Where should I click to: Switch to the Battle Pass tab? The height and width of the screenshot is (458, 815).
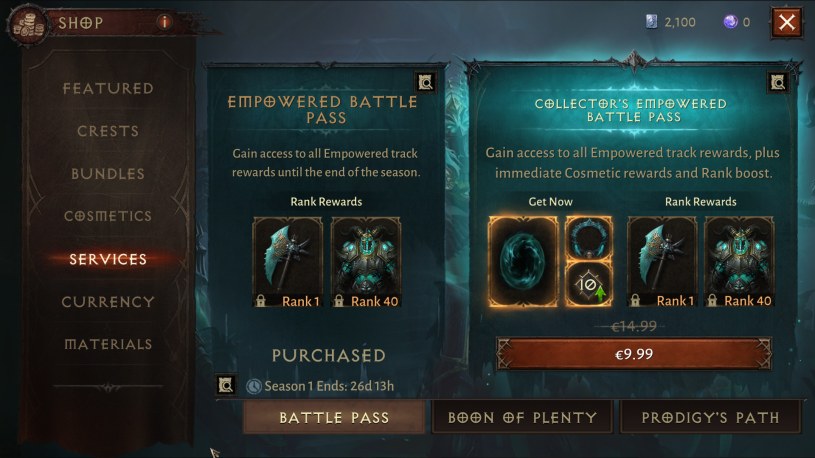[334, 417]
